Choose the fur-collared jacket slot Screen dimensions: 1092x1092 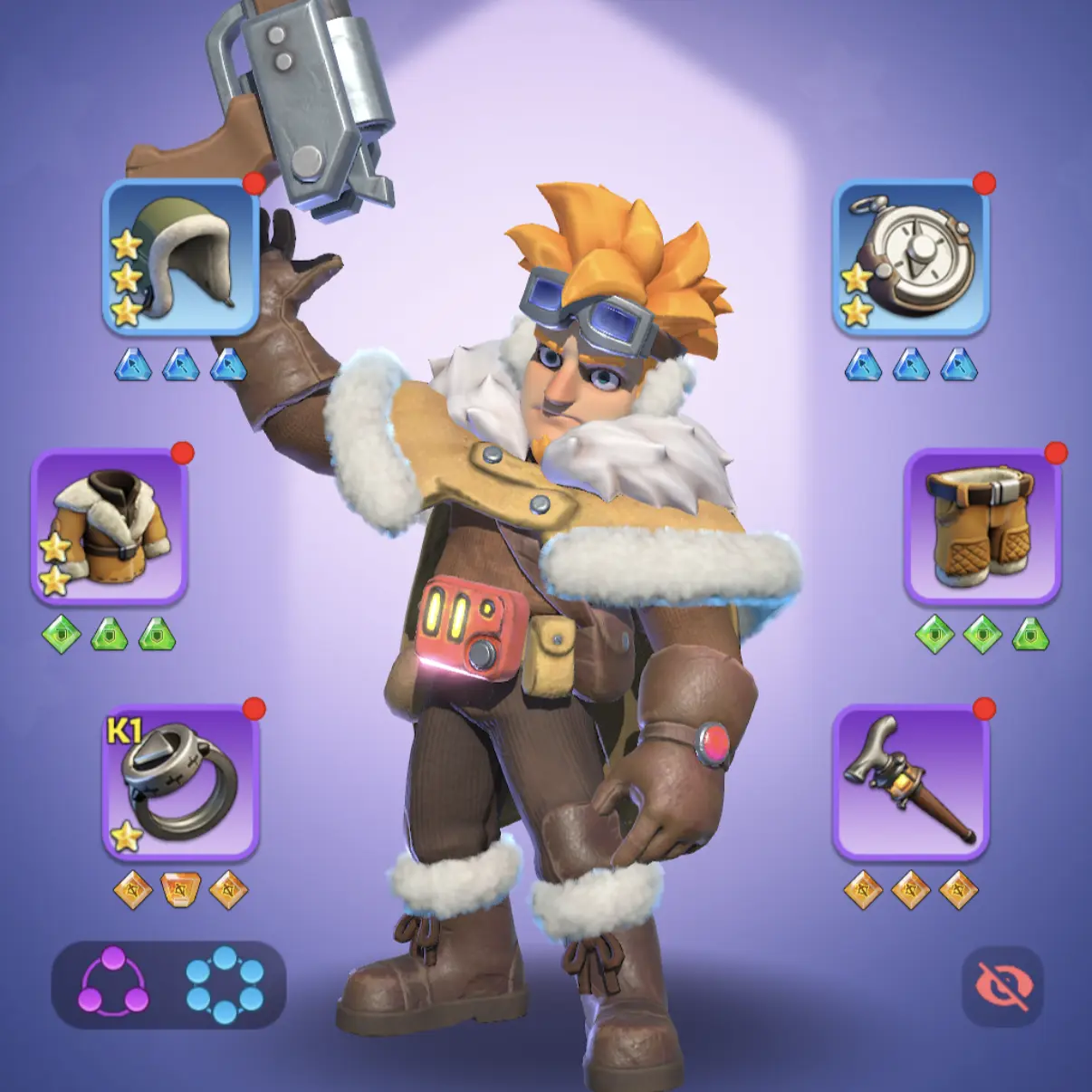tap(110, 527)
